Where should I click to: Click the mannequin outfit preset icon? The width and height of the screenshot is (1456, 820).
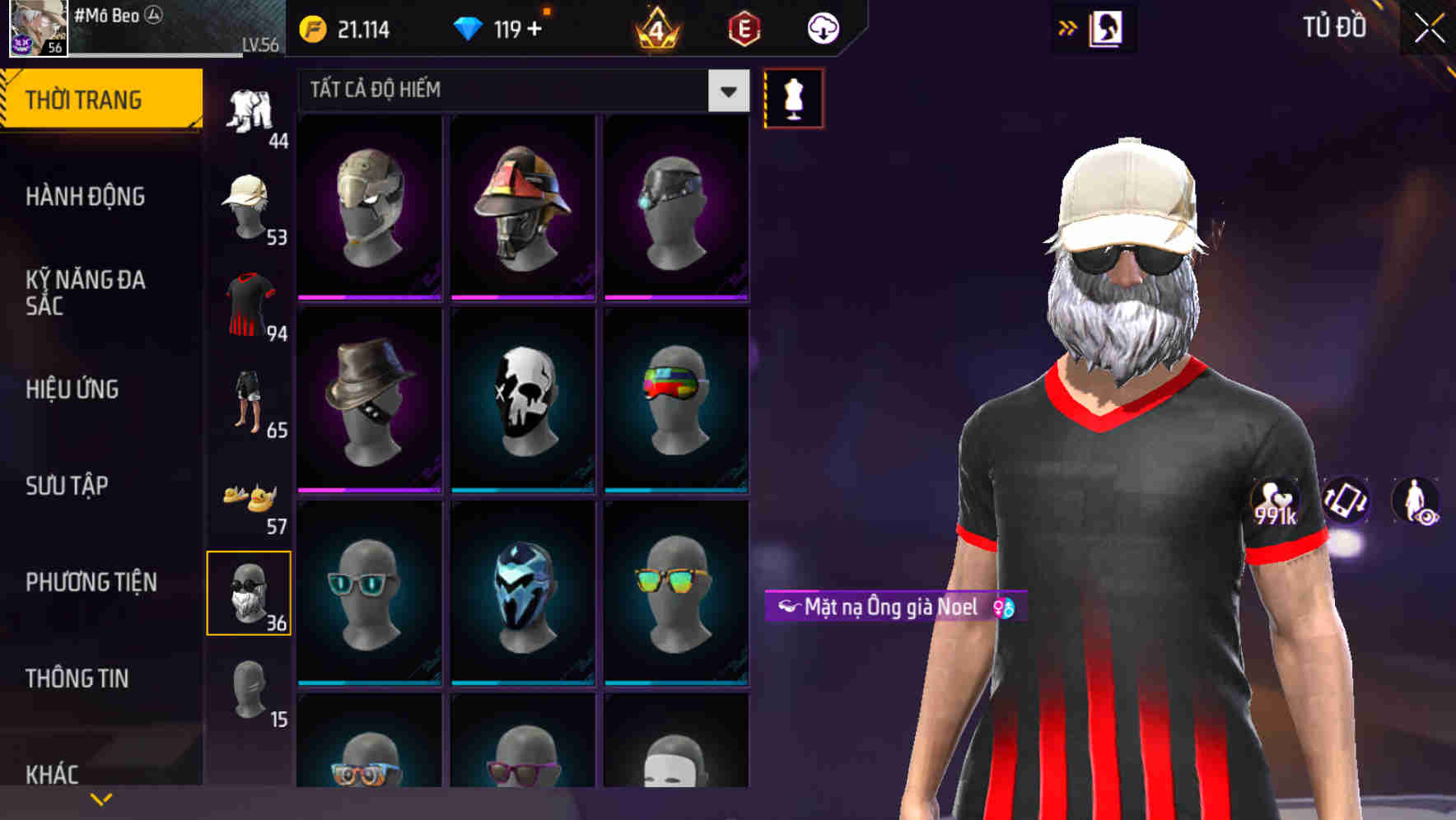point(793,97)
